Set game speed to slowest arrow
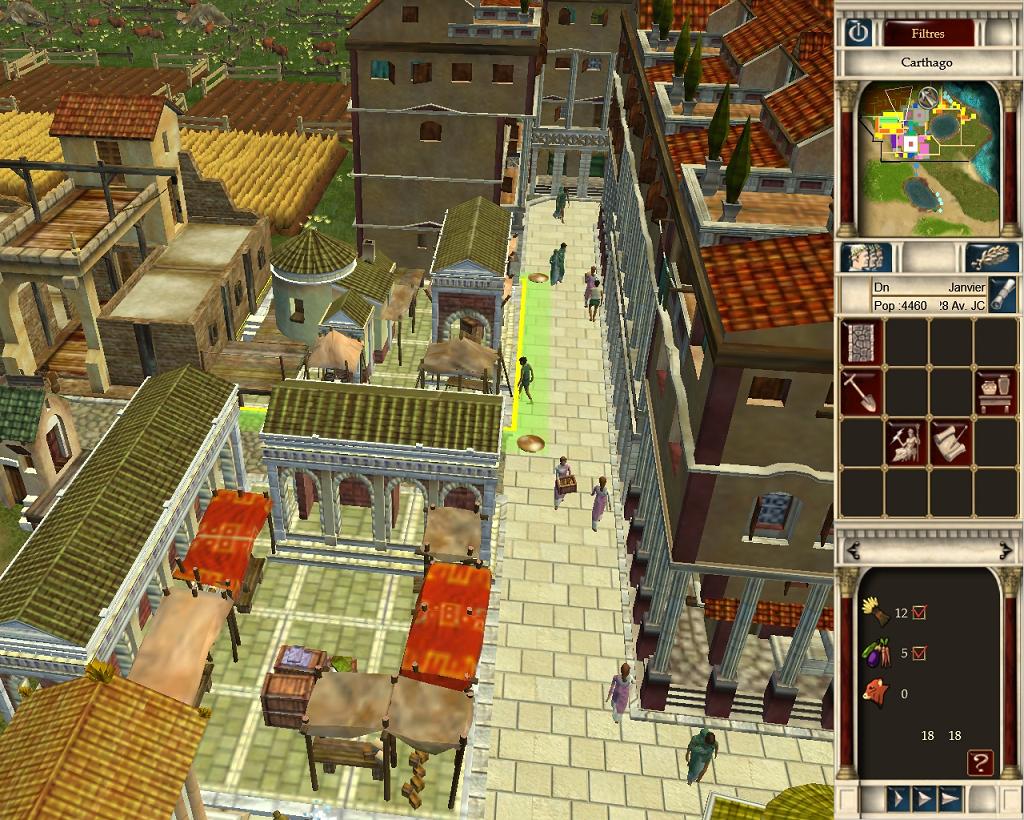Screen dimensions: 1024x820 (898, 799)
